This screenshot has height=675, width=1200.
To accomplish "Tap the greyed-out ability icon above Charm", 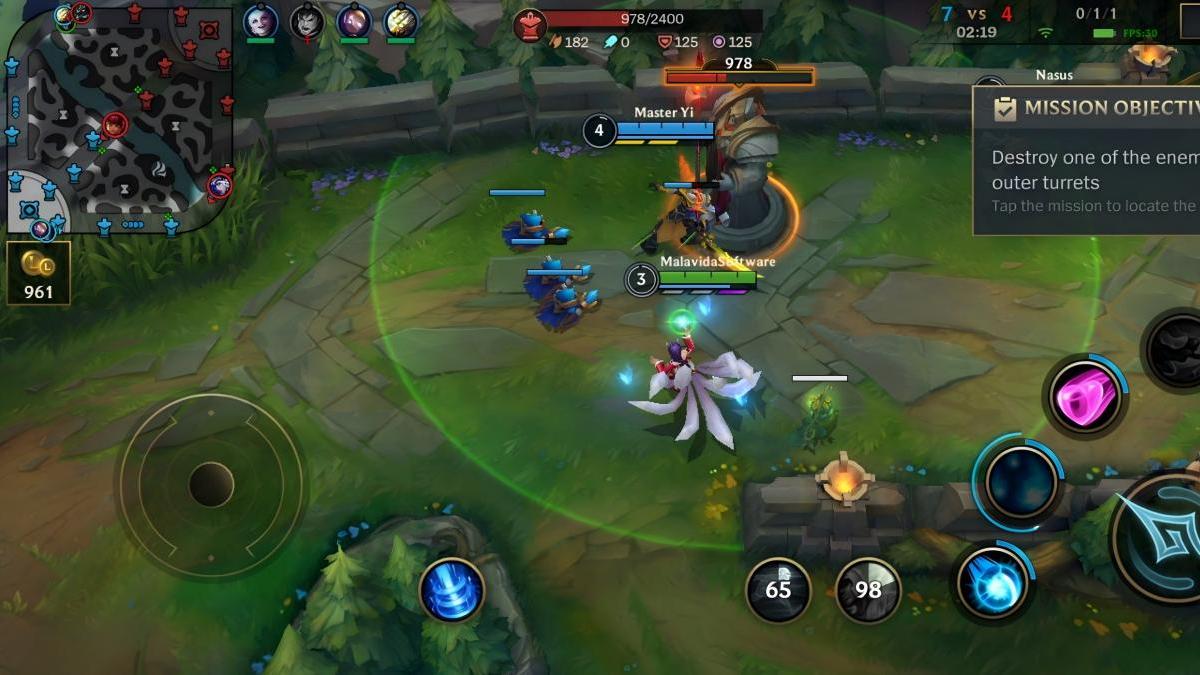I will pyautogui.click(x=1174, y=350).
